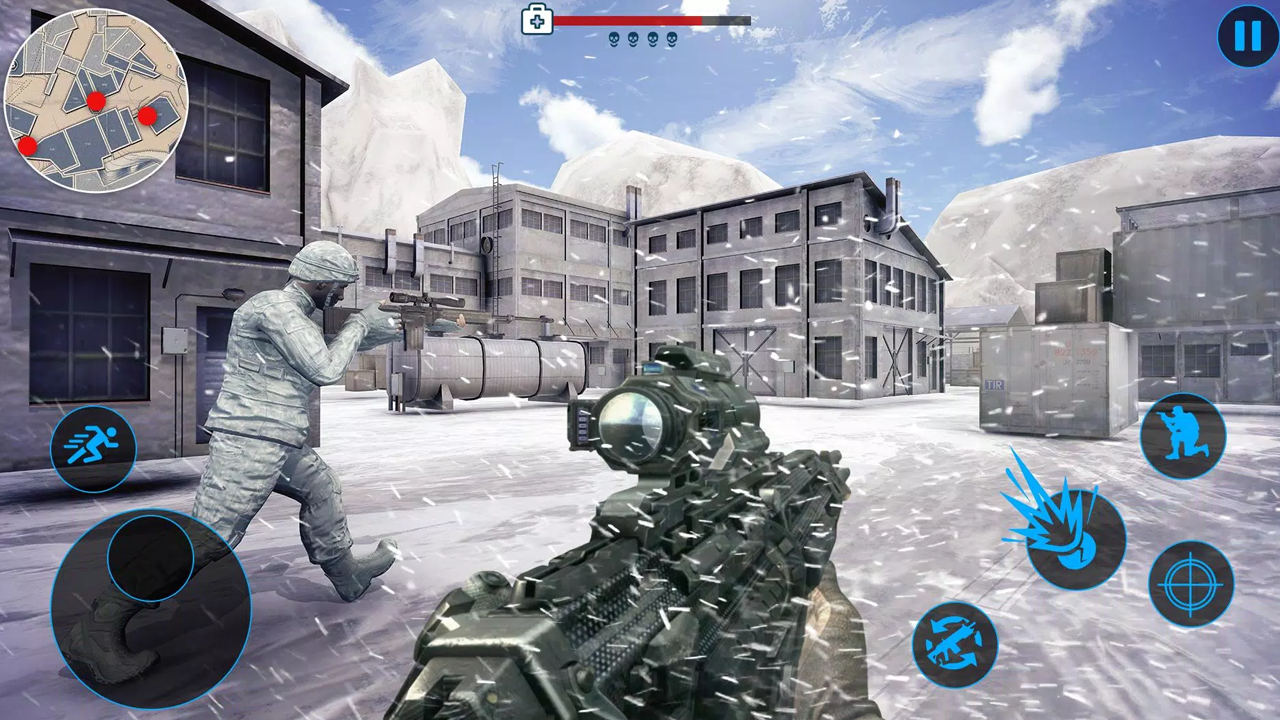Tap the medkit health icon

[x=537, y=20]
